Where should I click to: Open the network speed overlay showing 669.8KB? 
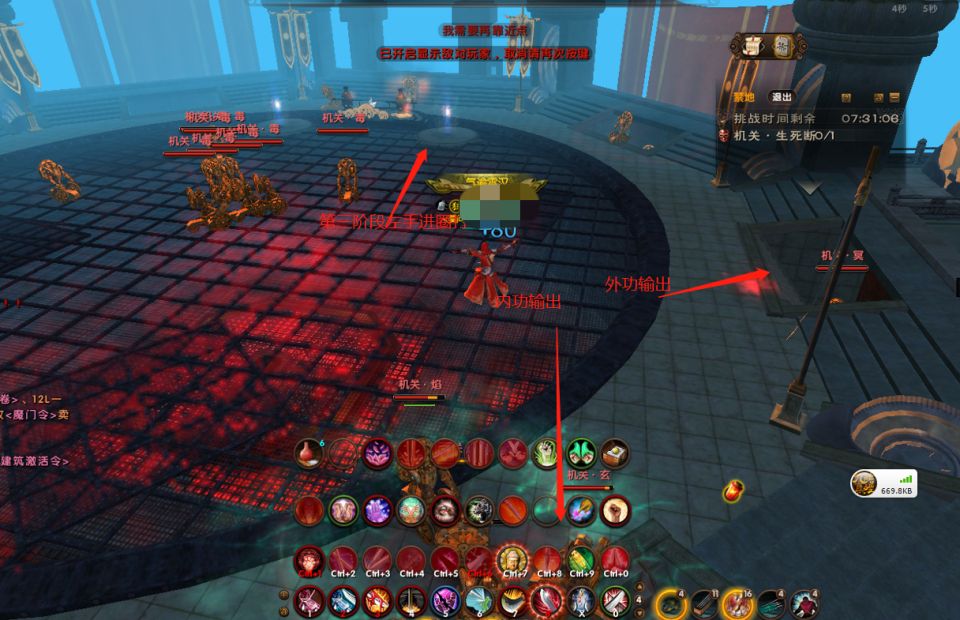[884, 484]
